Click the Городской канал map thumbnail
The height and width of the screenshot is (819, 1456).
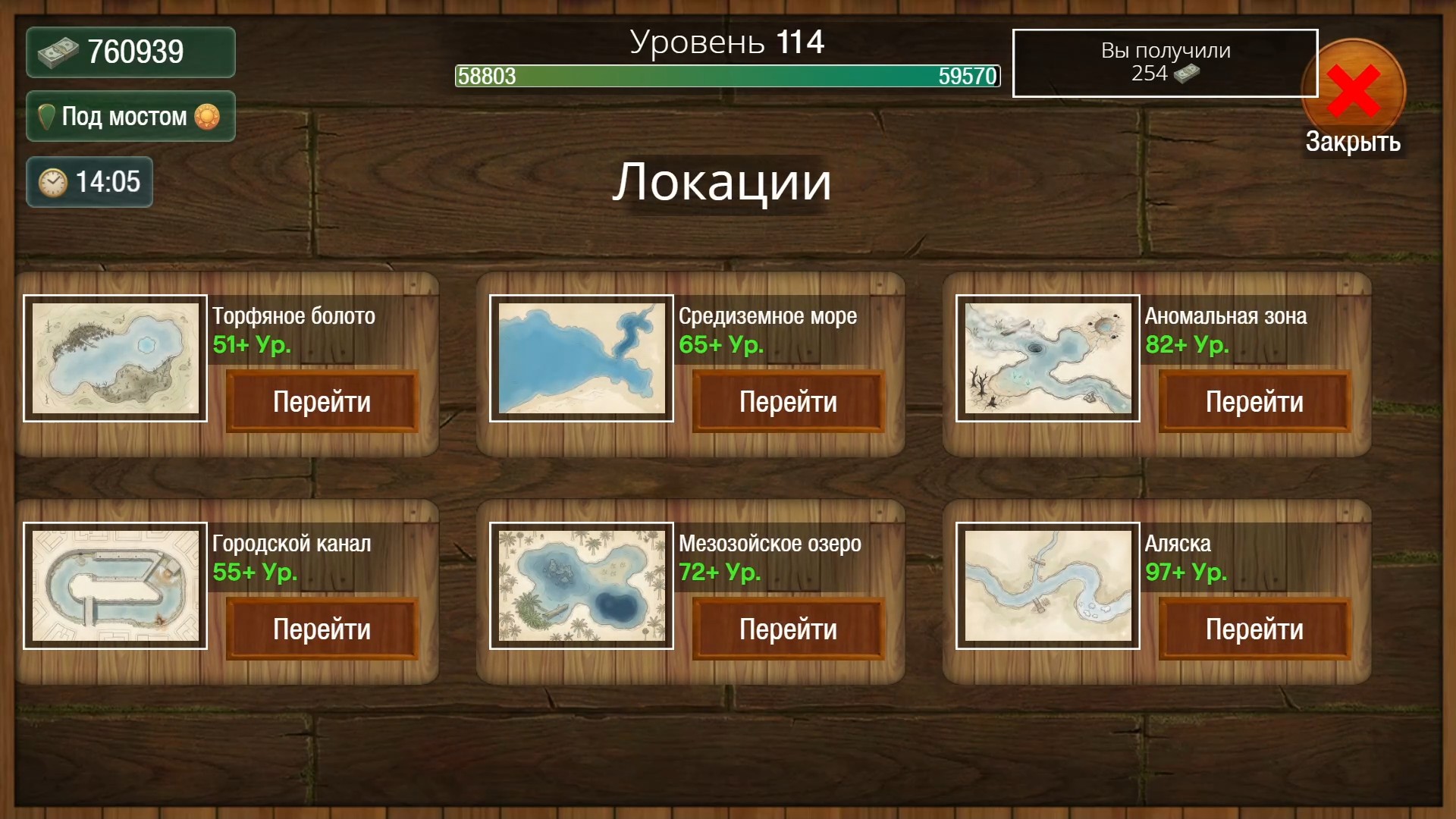[115, 585]
